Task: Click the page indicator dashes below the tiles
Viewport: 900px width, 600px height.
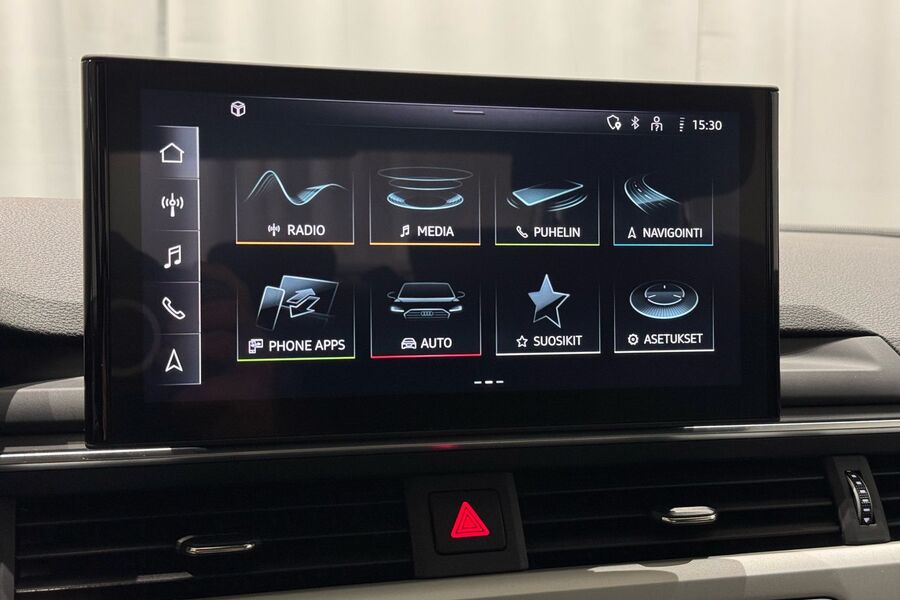Action: click(x=488, y=381)
